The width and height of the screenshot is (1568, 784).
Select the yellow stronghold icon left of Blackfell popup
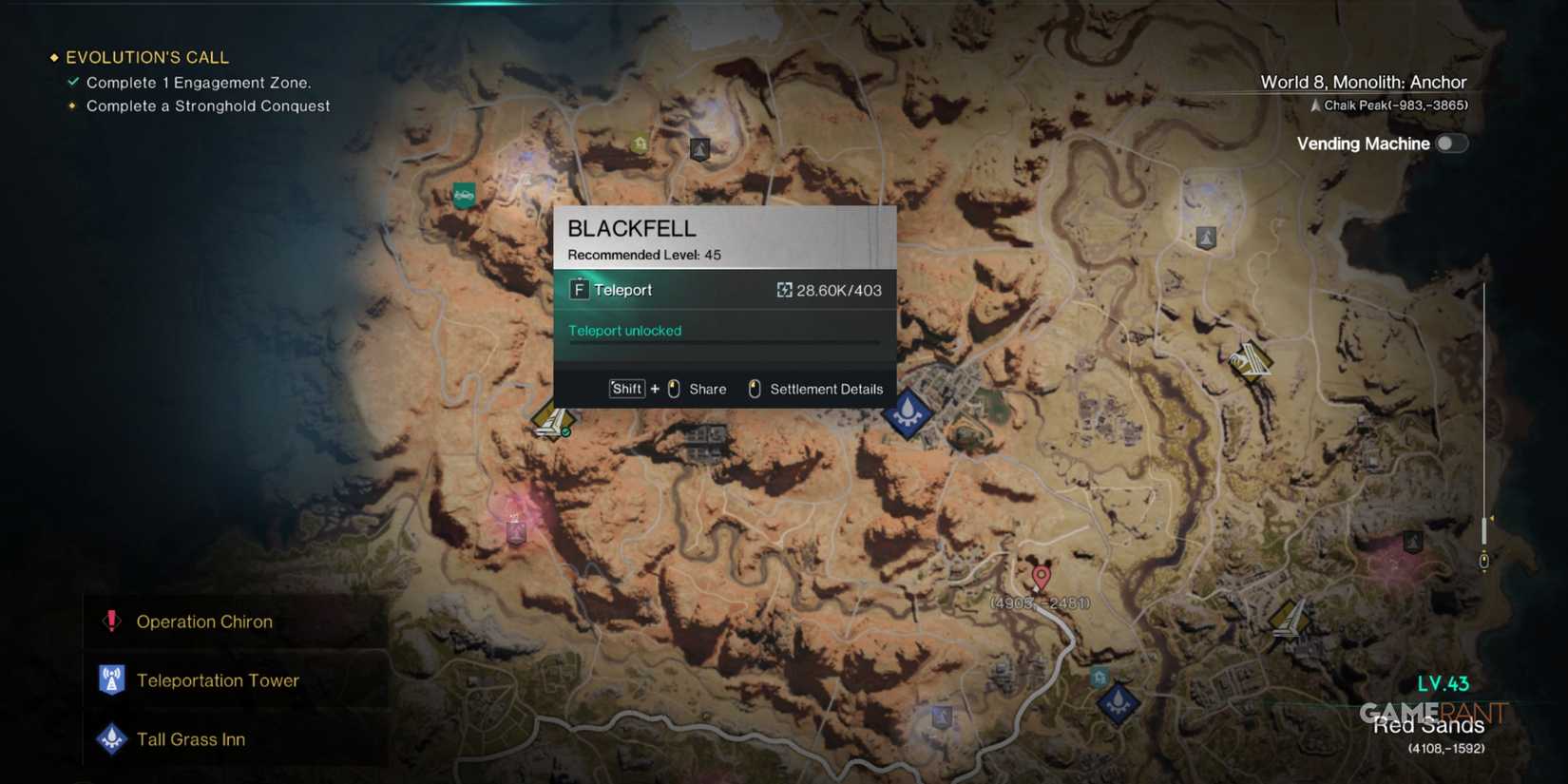[553, 418]
